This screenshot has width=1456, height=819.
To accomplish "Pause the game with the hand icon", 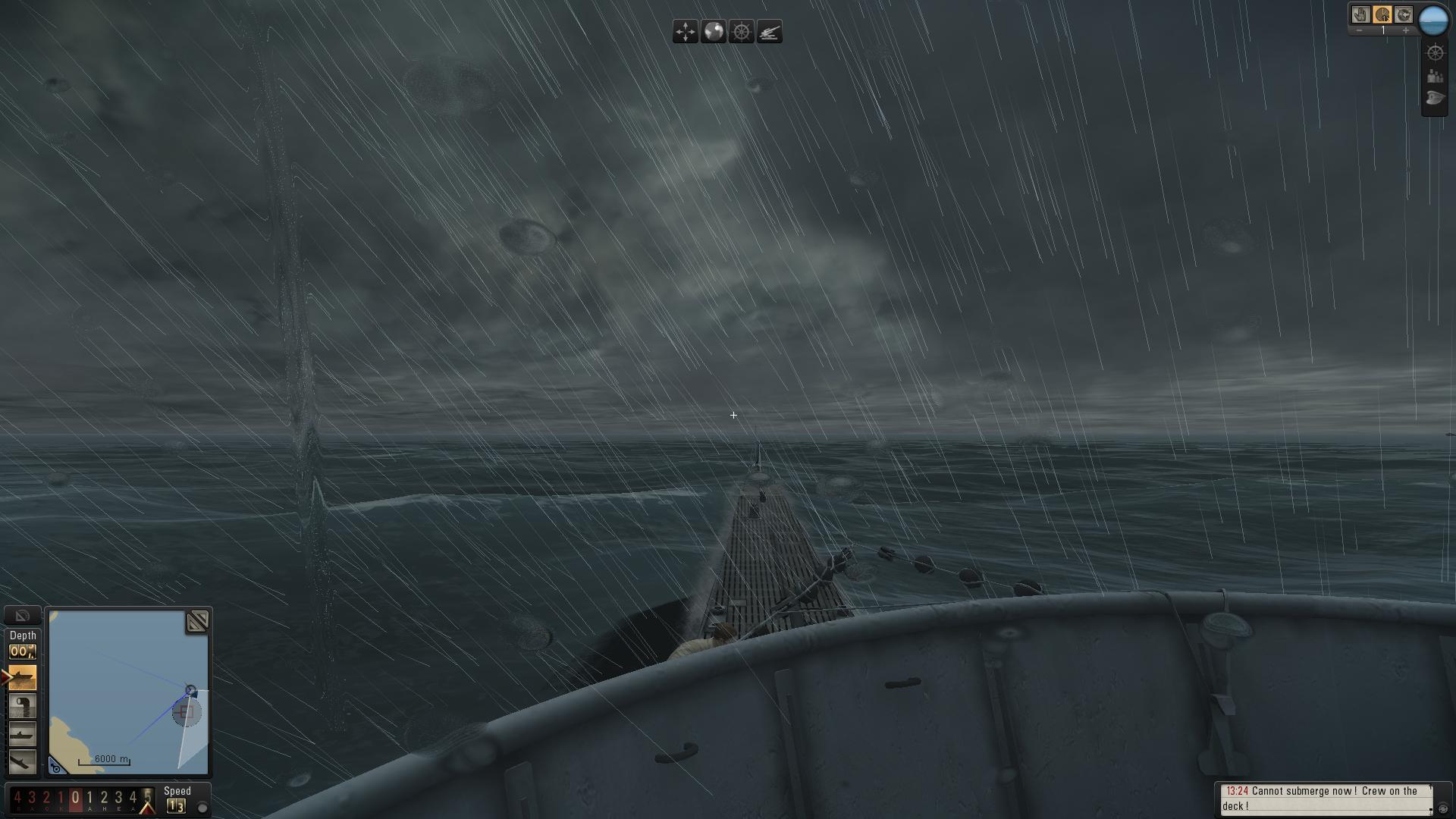I will click(1360, 14).
